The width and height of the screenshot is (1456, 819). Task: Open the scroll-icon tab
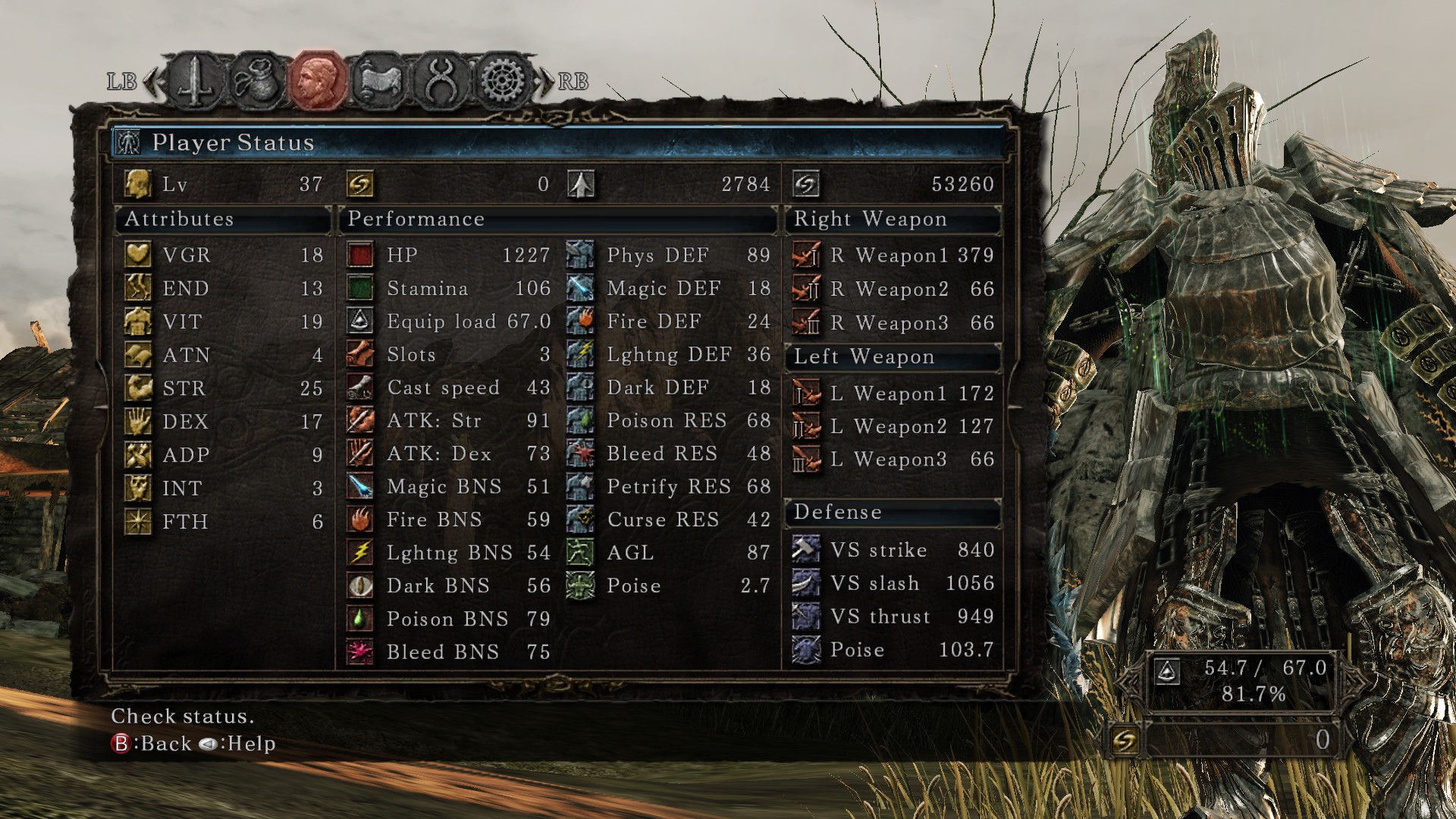pos(379,80)
